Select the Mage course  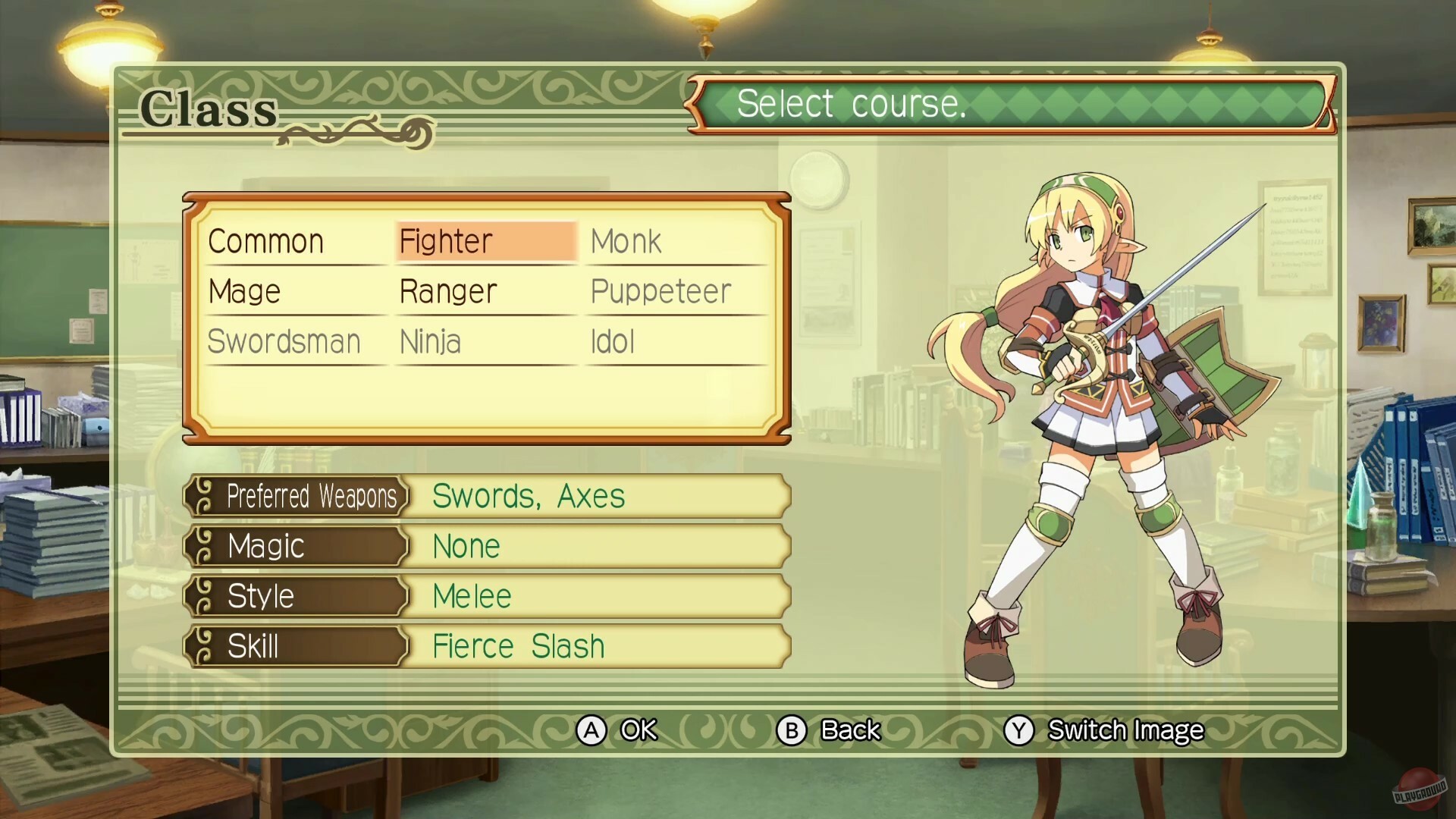(245, 292)
